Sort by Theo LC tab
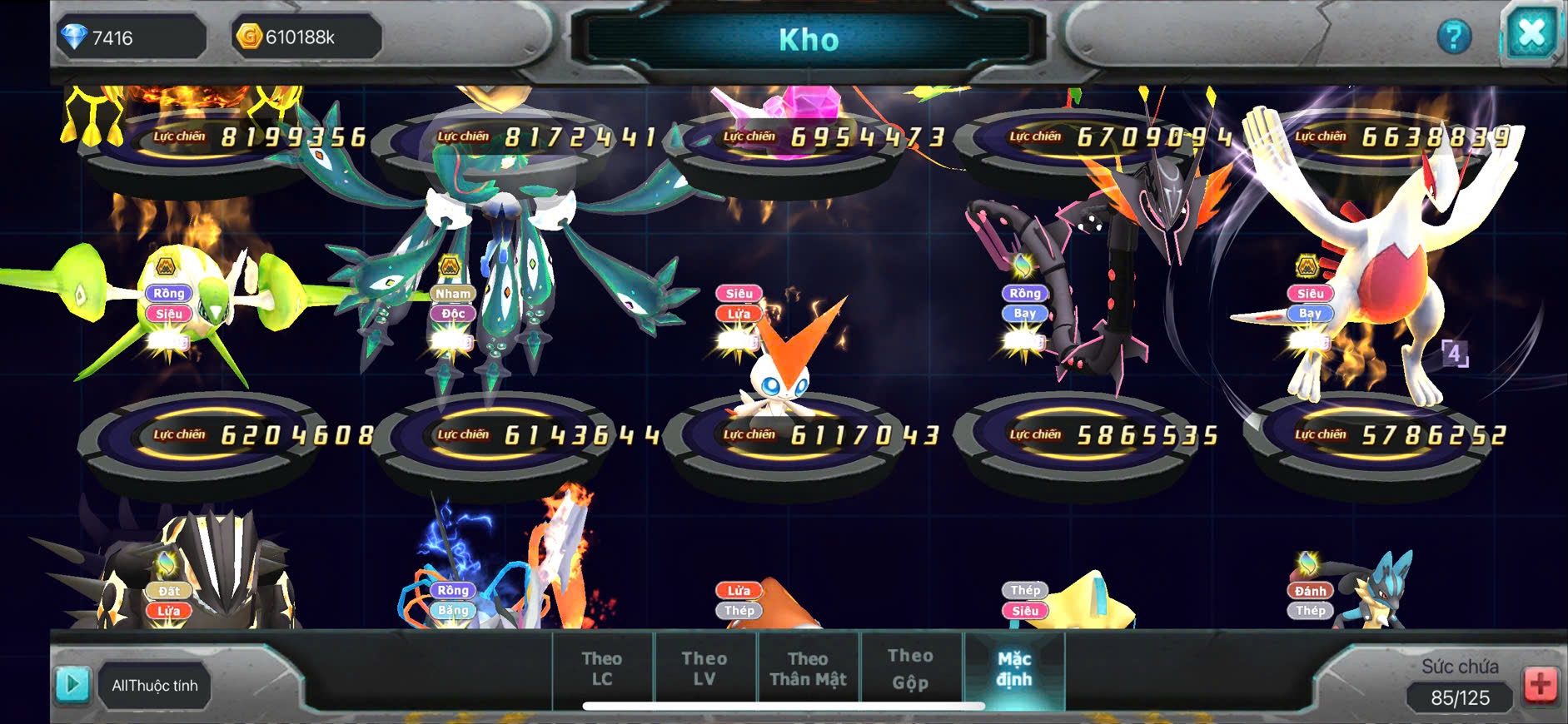The image size is (1568, 724). pos(602,669)
